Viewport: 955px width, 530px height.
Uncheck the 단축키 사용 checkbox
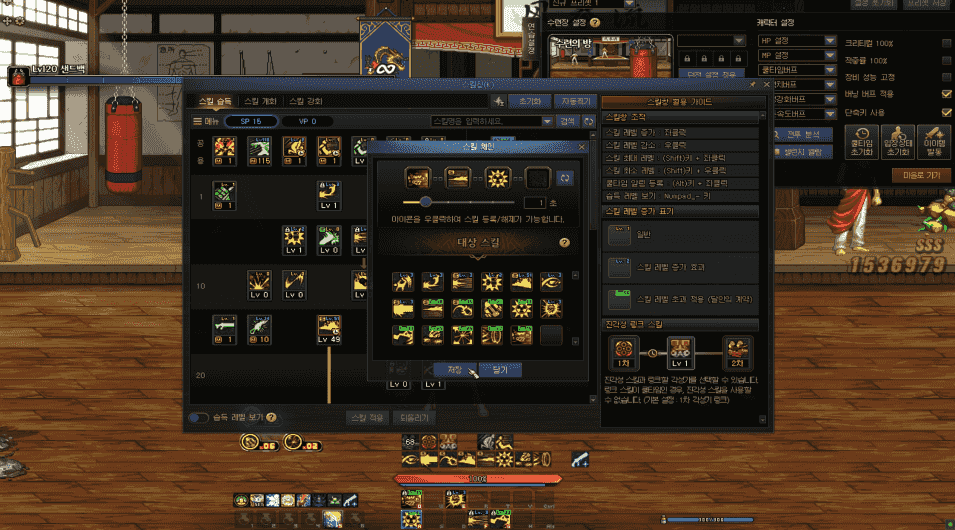pos(946,111)
